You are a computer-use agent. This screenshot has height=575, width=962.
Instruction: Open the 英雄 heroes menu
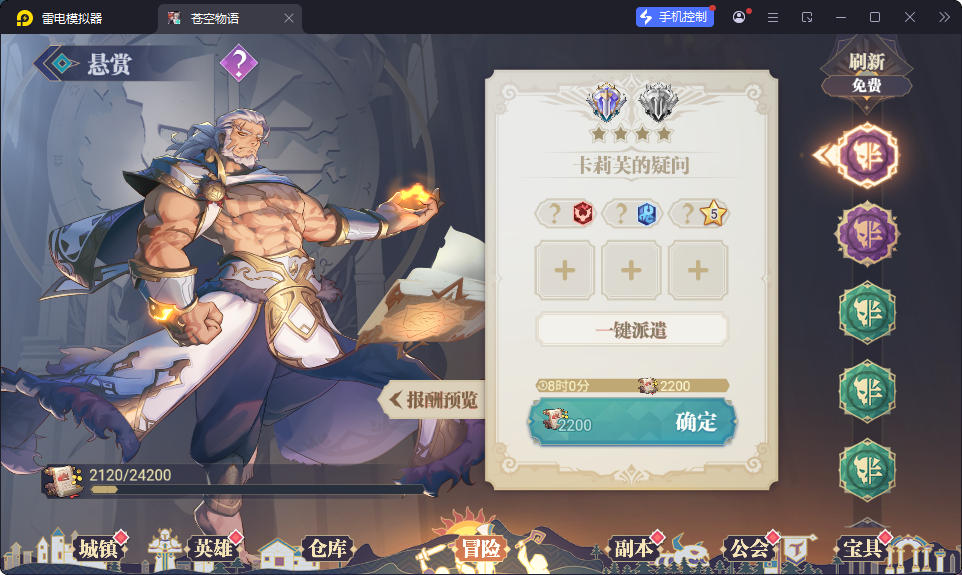211,548
